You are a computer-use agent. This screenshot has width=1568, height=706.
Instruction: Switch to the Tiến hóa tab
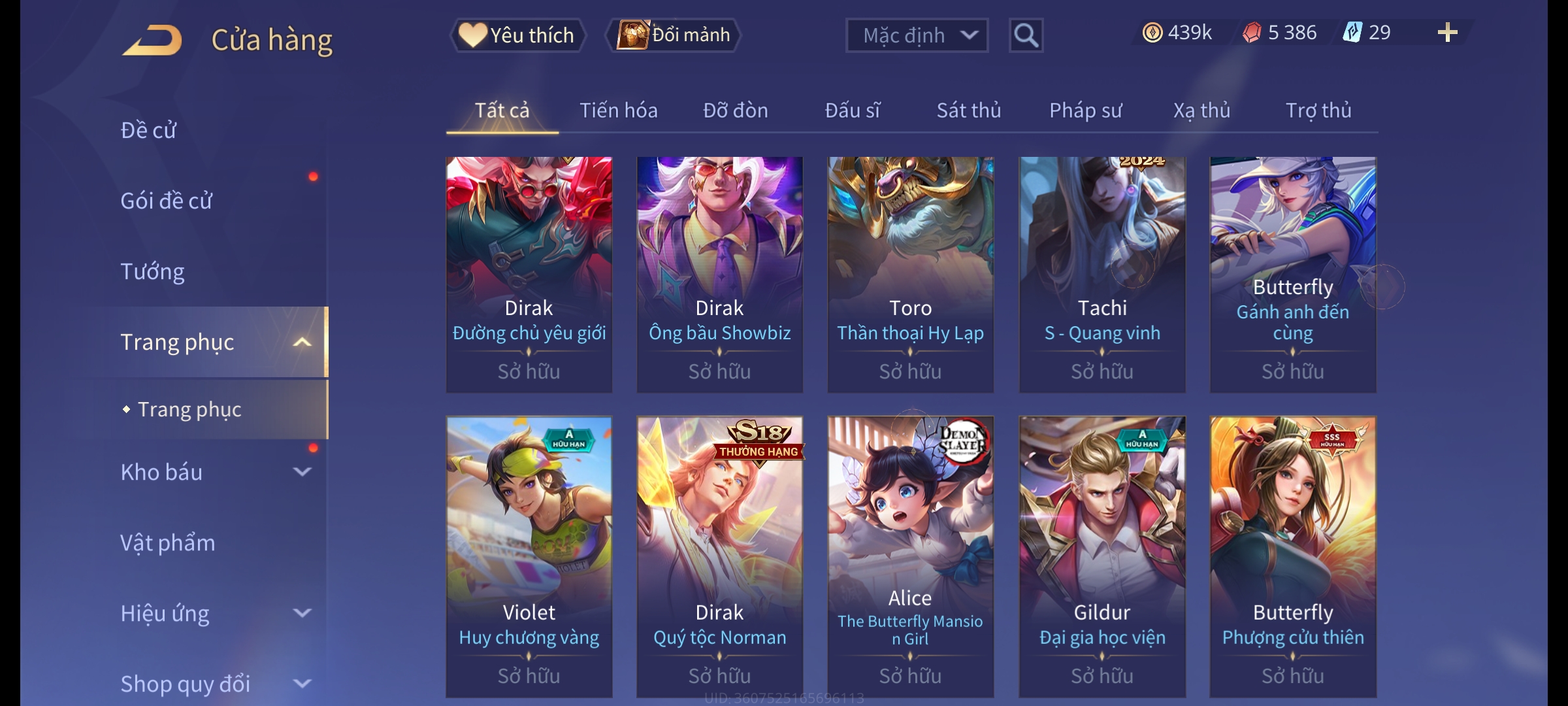pos(618,110)
